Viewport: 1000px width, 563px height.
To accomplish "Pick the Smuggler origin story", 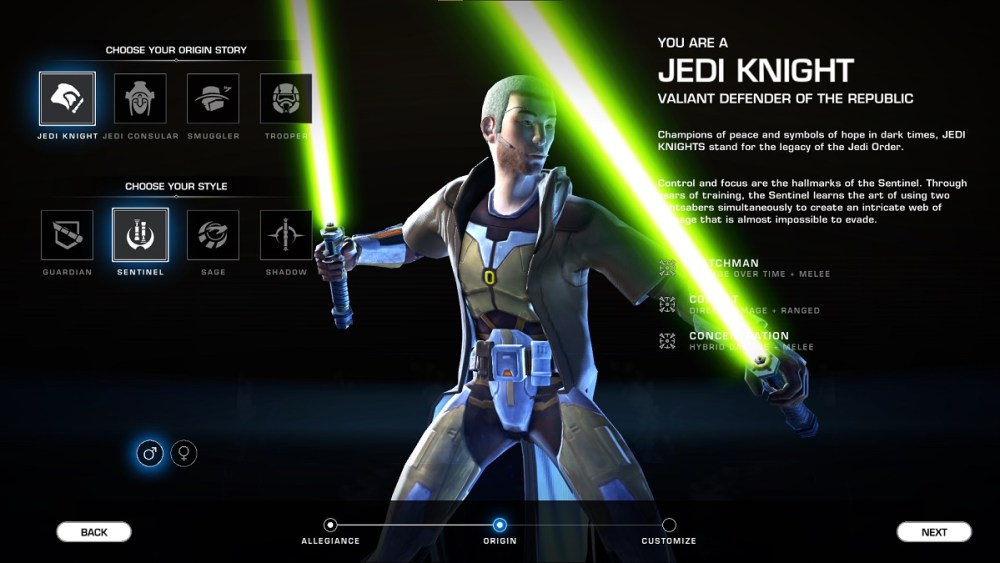I will click(213, 99).
